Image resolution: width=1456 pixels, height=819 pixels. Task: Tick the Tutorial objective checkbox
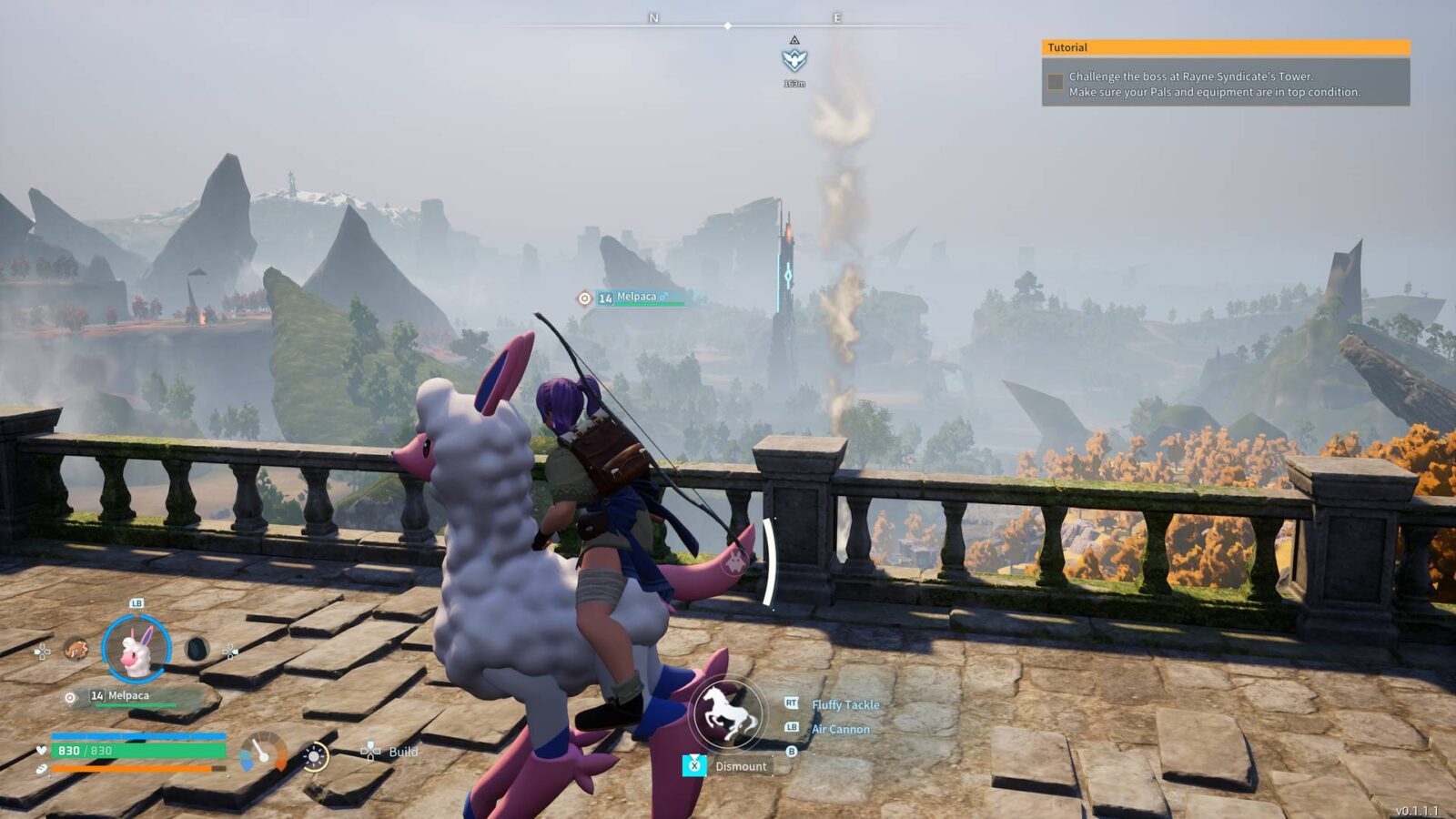pos(1056,83)
